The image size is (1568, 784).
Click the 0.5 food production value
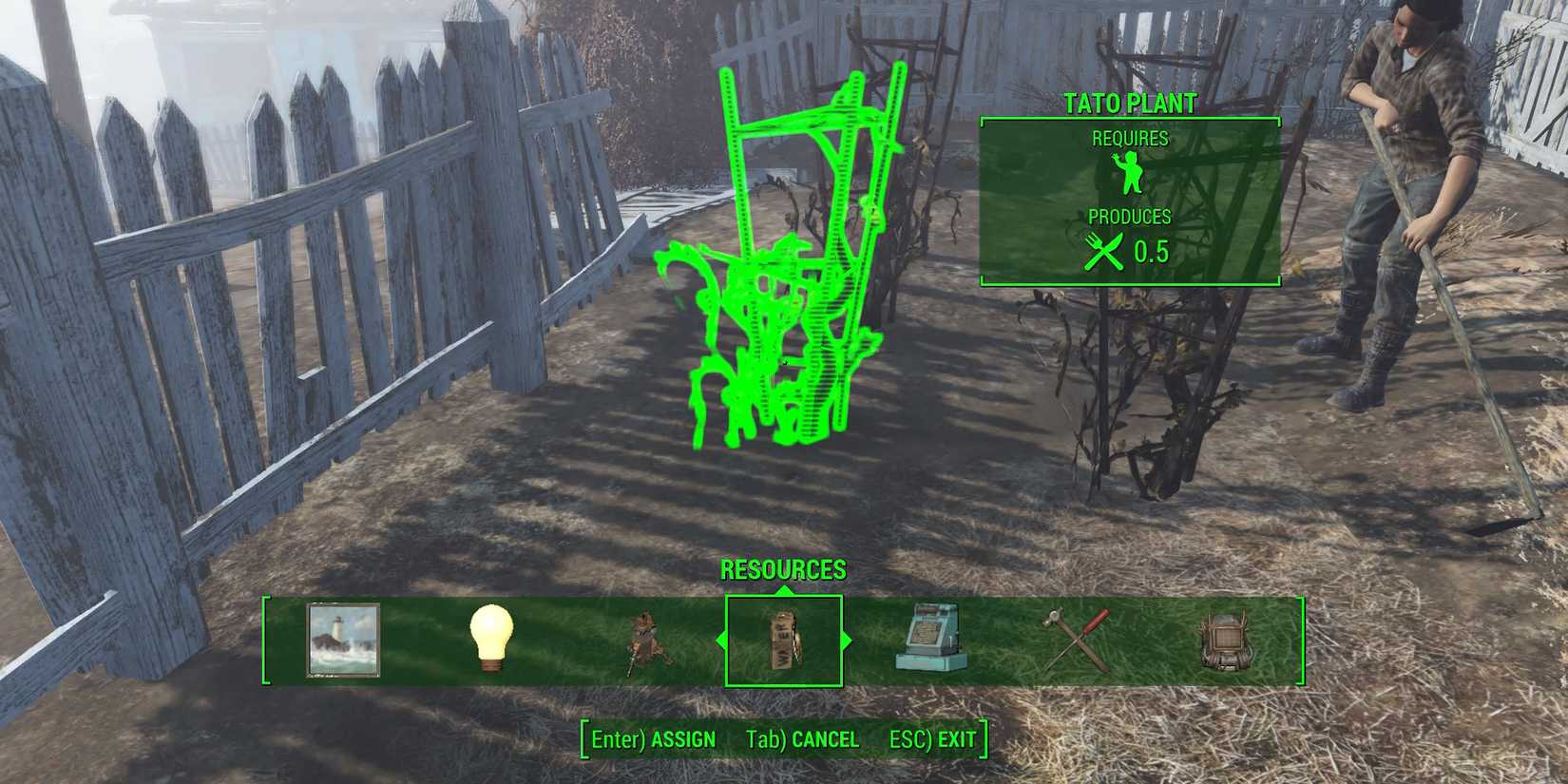1152,253
